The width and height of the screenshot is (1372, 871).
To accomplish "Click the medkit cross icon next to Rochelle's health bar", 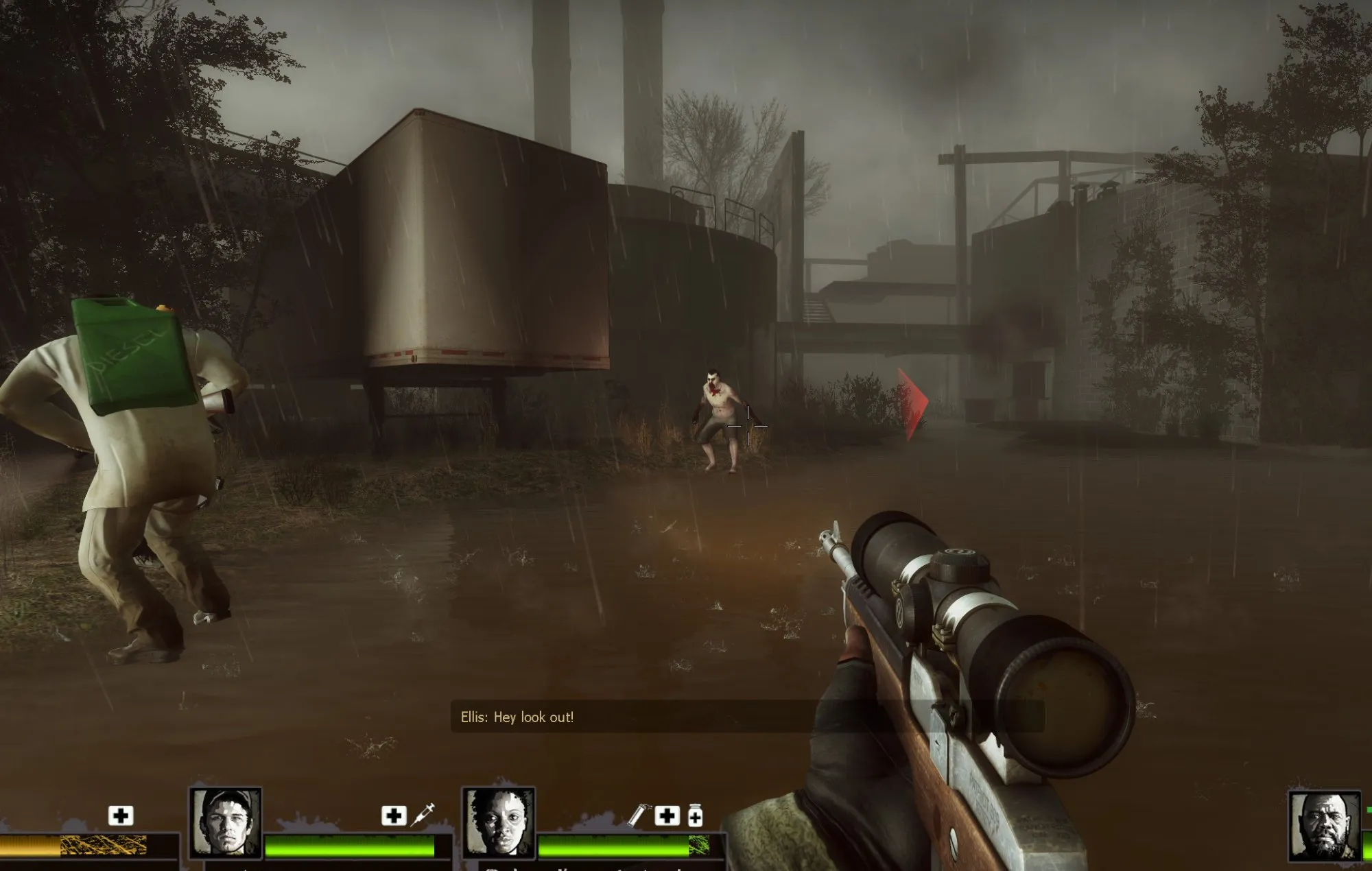I will click(x=667, y=816).
